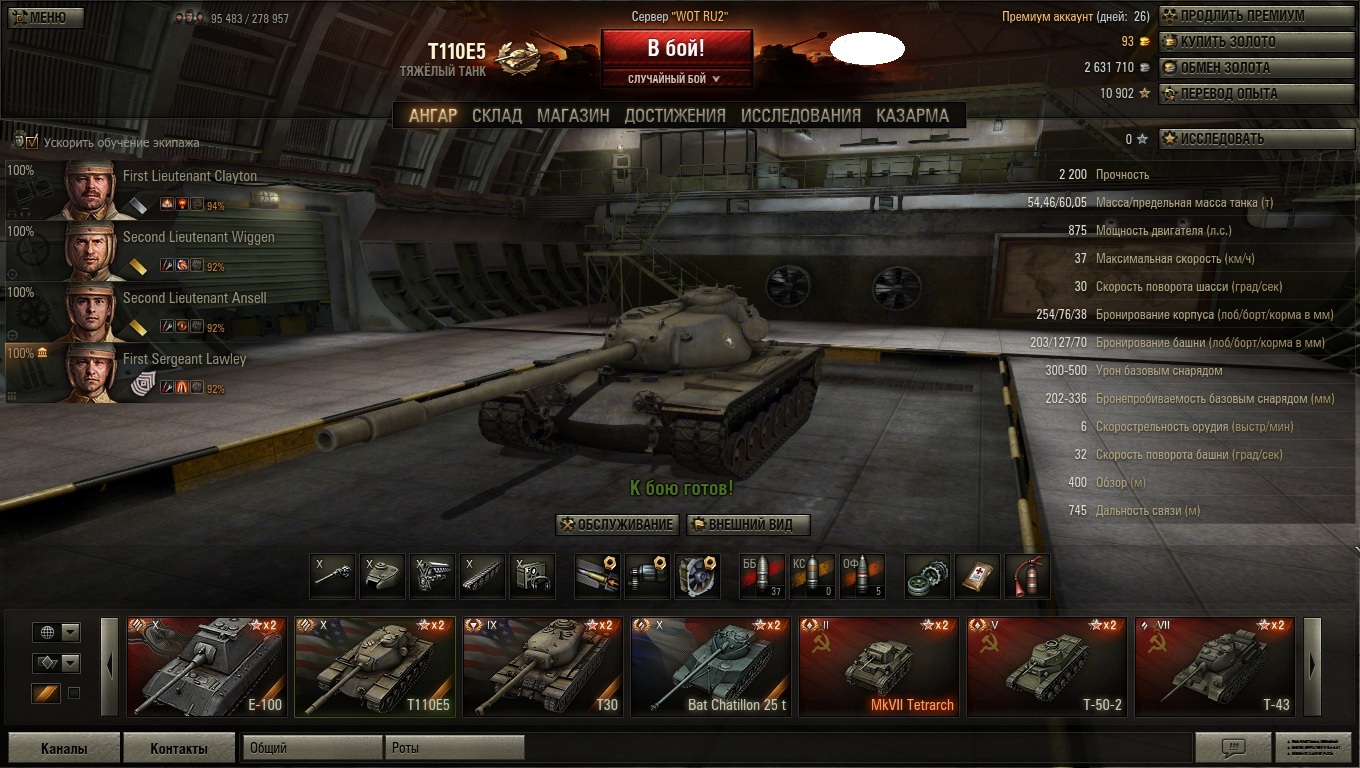Open the Случайный бой battle type dropdown

[676, 79]
